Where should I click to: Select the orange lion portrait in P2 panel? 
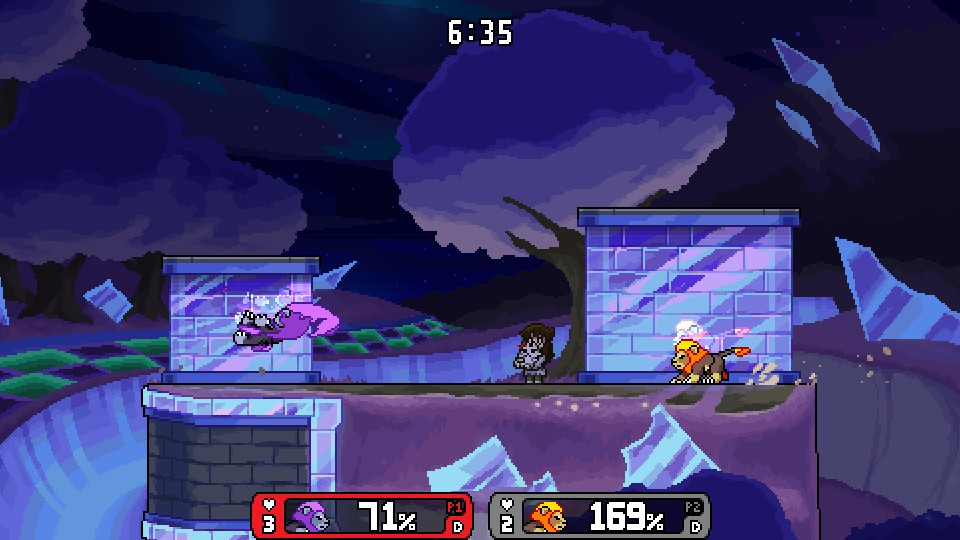(x=546, y=517)
